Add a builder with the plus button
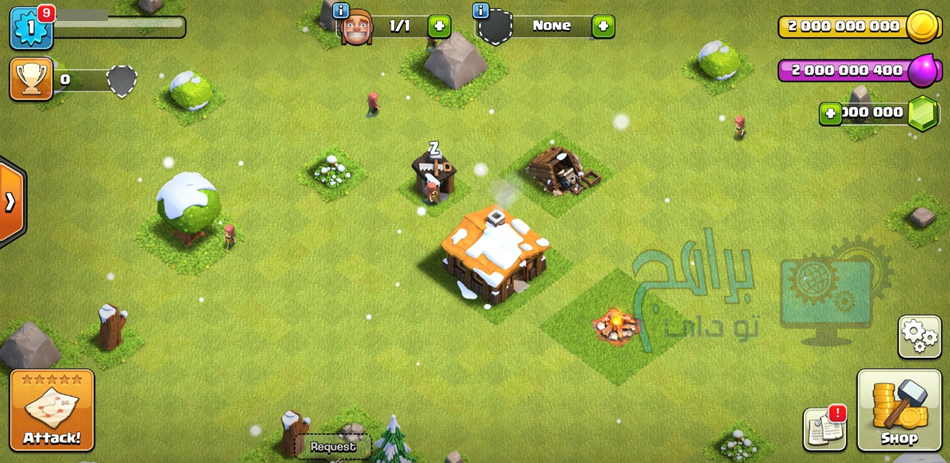The height and width of the screenshot is (463, 950). (x=439, y=26)
